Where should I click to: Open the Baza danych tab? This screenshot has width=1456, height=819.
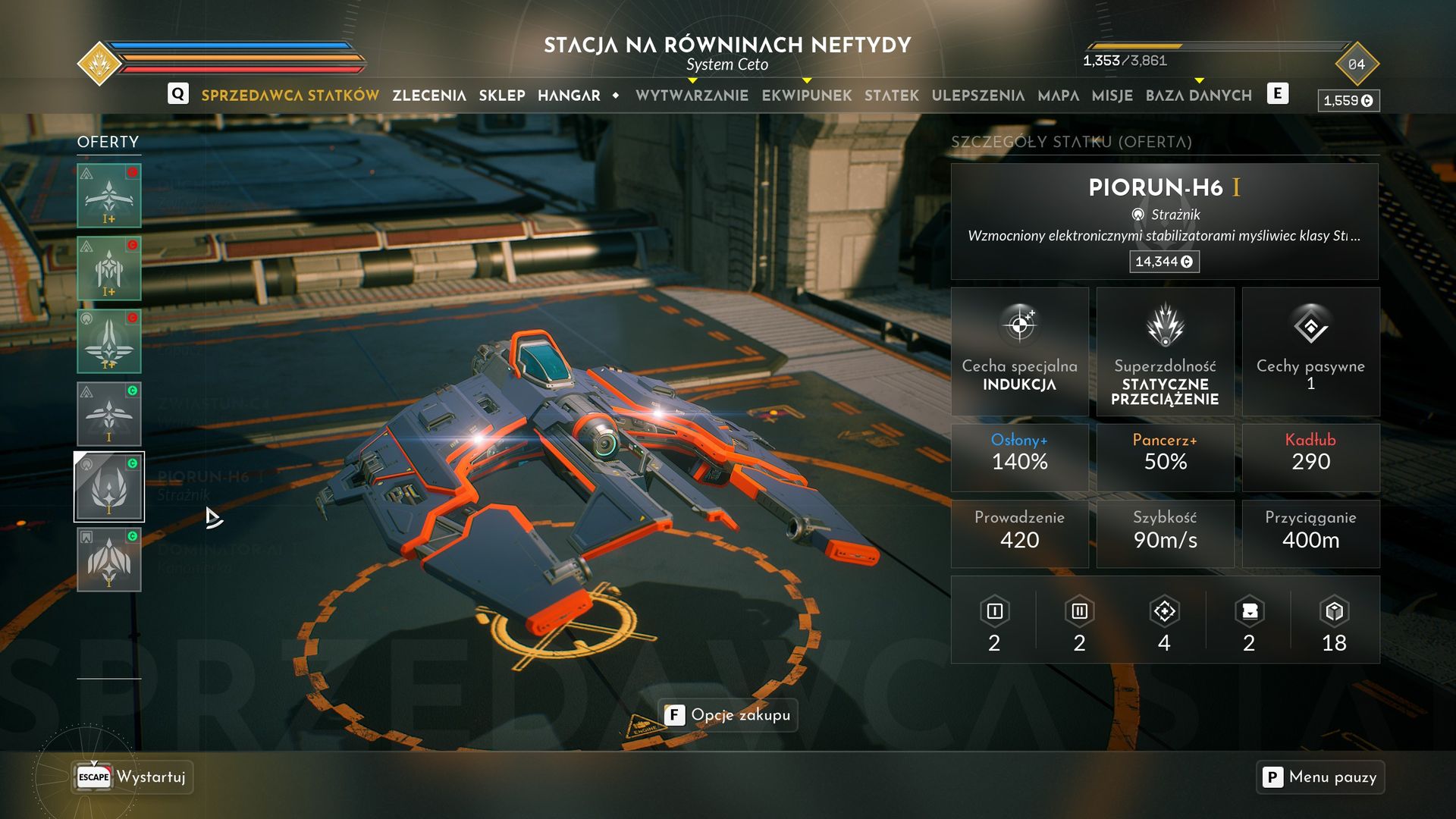1199,96
